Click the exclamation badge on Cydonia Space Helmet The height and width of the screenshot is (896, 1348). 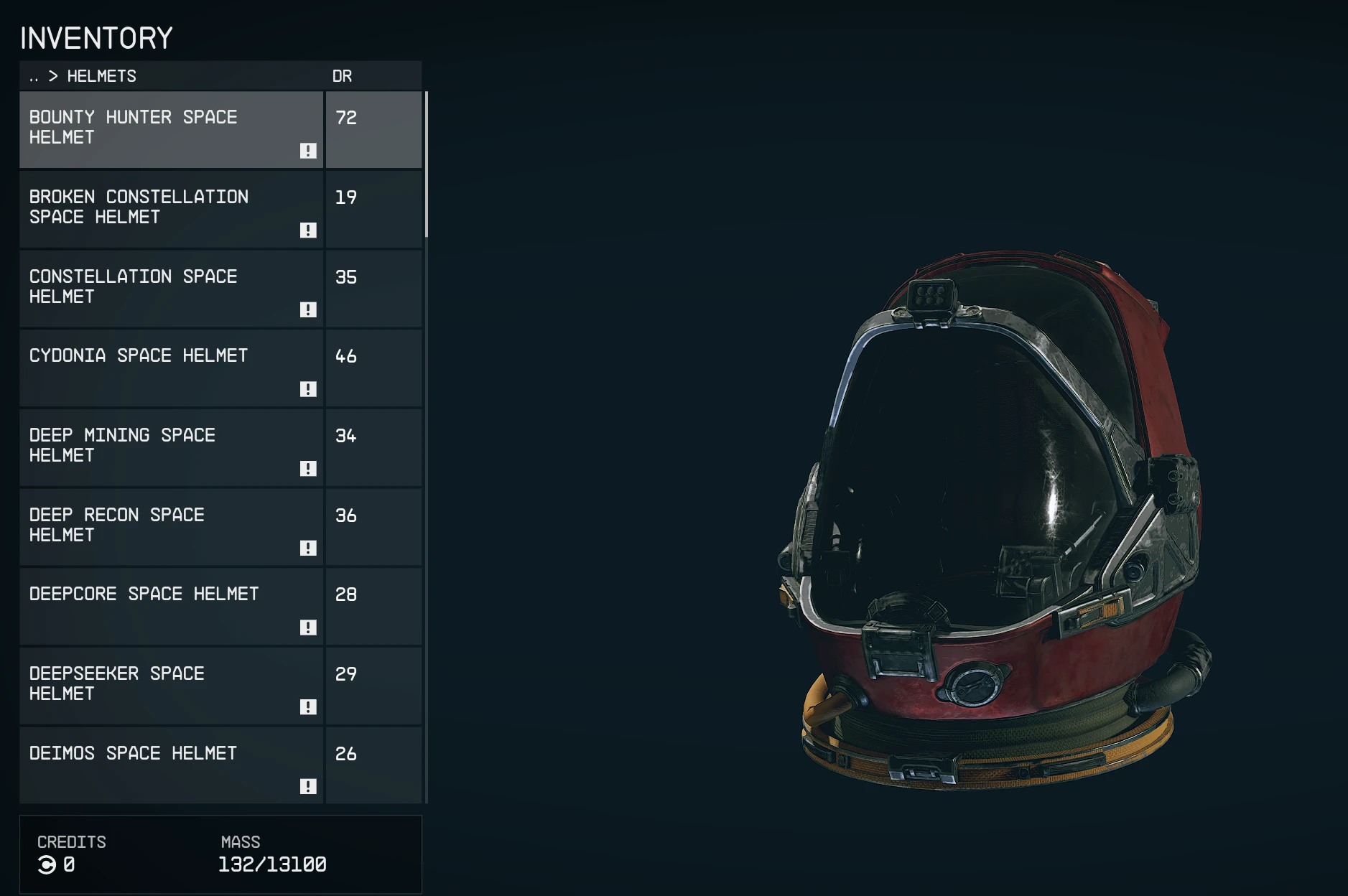[309, 391]
